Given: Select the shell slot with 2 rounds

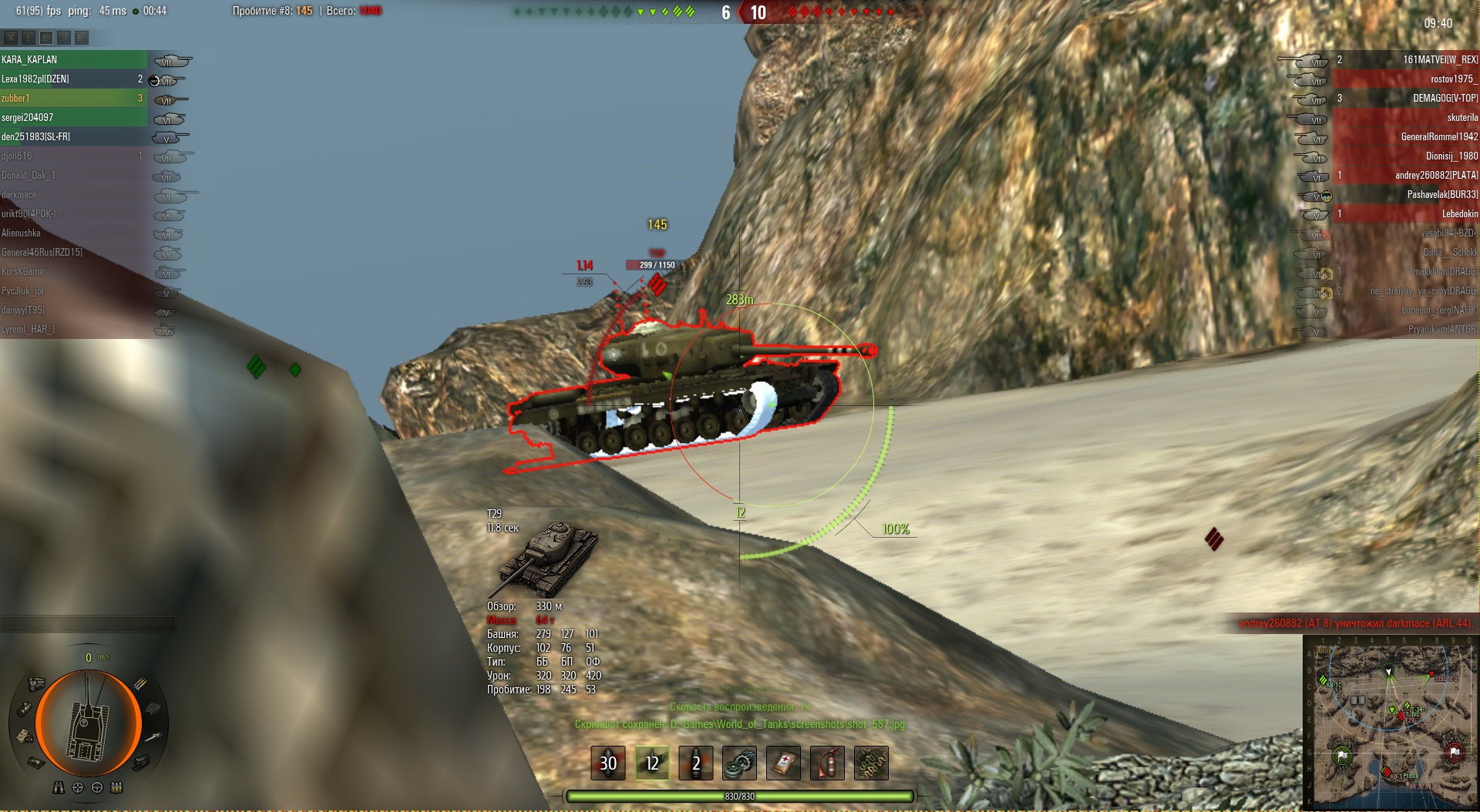Looking at the screenshot, I should (696, 763).
